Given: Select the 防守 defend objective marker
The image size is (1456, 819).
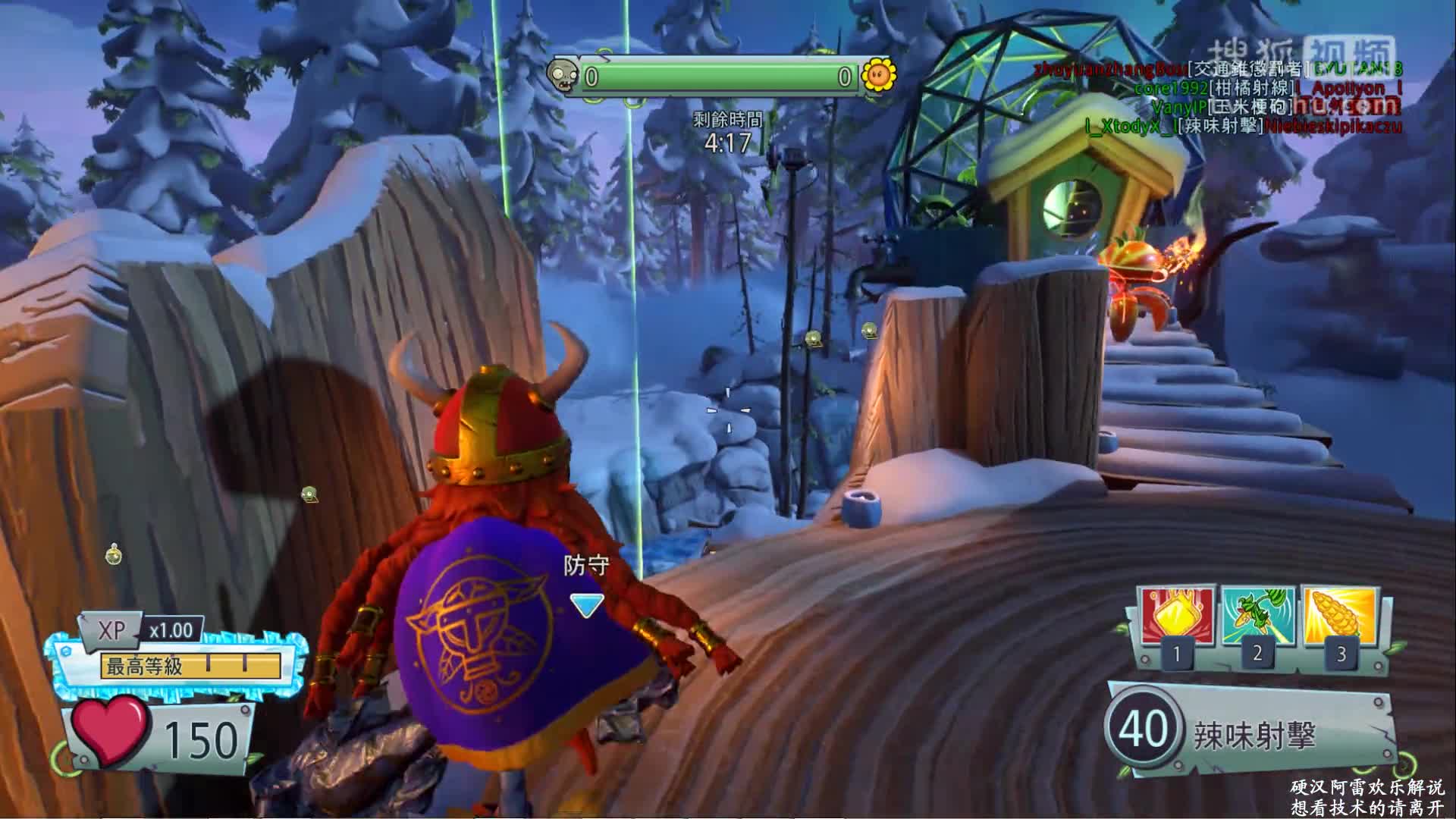Looking at the screenshot, I should tap(587, 604).
